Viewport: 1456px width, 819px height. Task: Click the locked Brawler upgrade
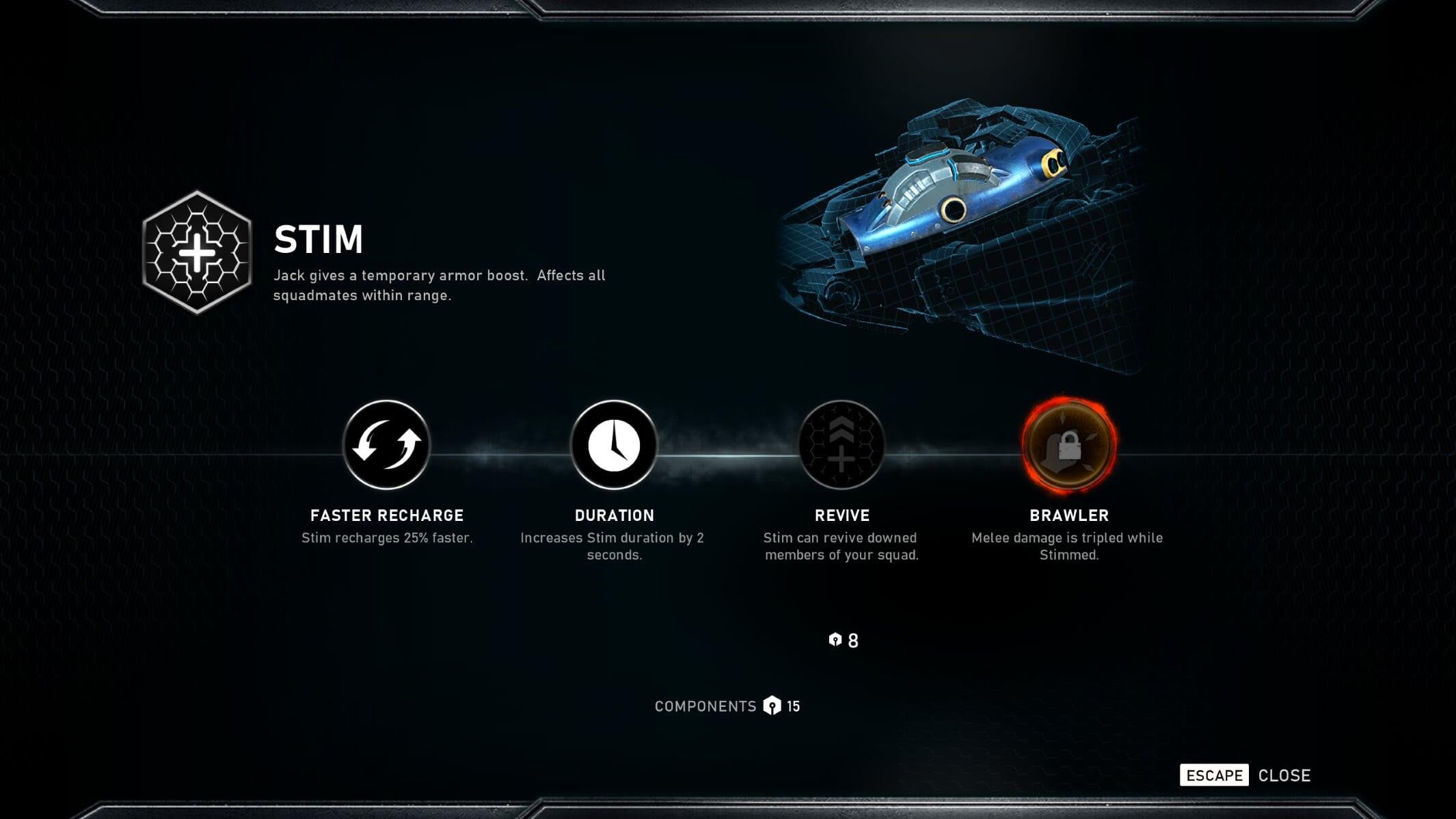pyautogui.click(x=1069, y=445)
